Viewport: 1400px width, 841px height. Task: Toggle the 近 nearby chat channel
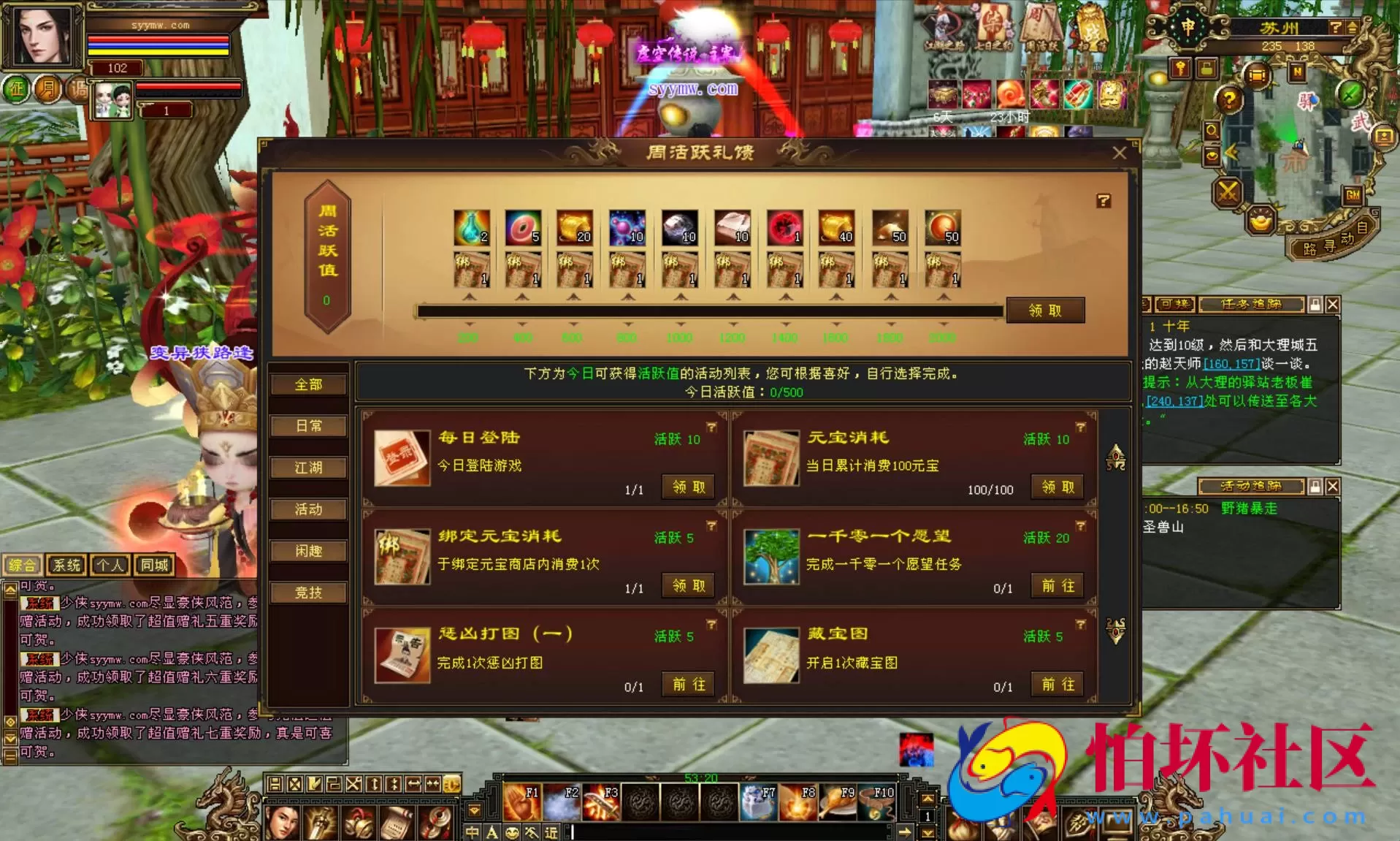click(550, 832)
